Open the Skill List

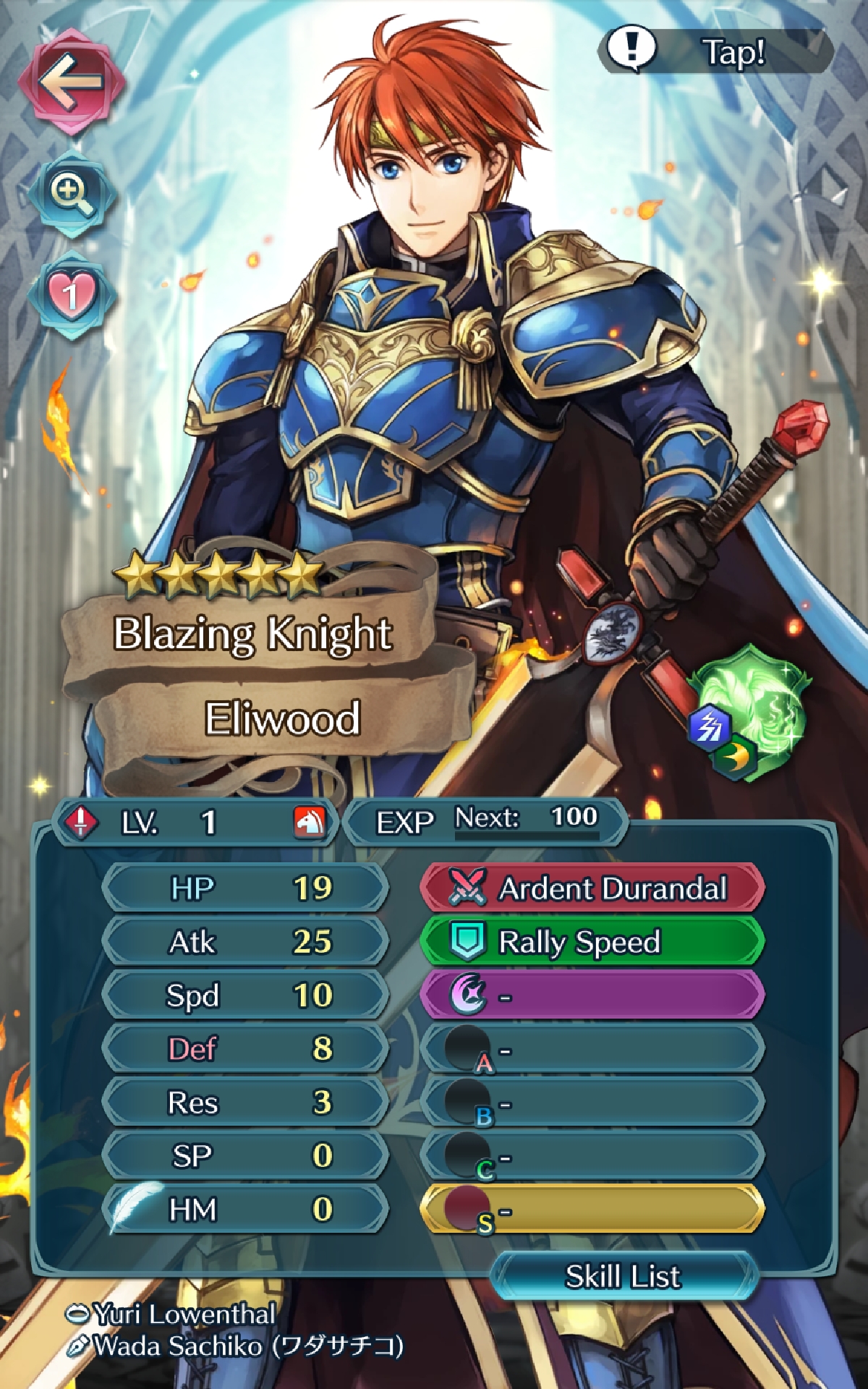click(624, 1276)
